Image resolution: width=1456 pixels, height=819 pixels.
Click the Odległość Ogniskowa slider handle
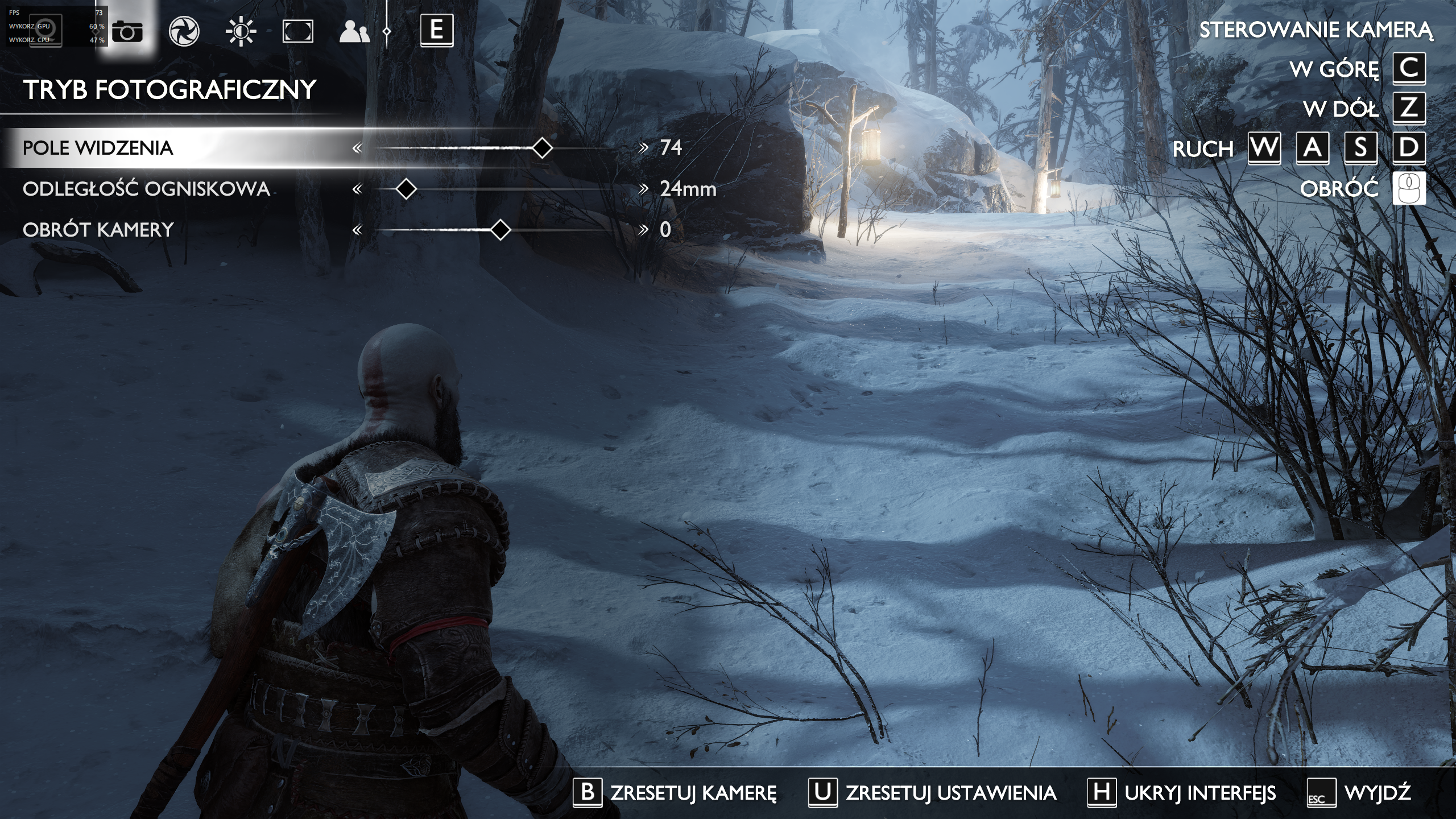coord(406,189)
